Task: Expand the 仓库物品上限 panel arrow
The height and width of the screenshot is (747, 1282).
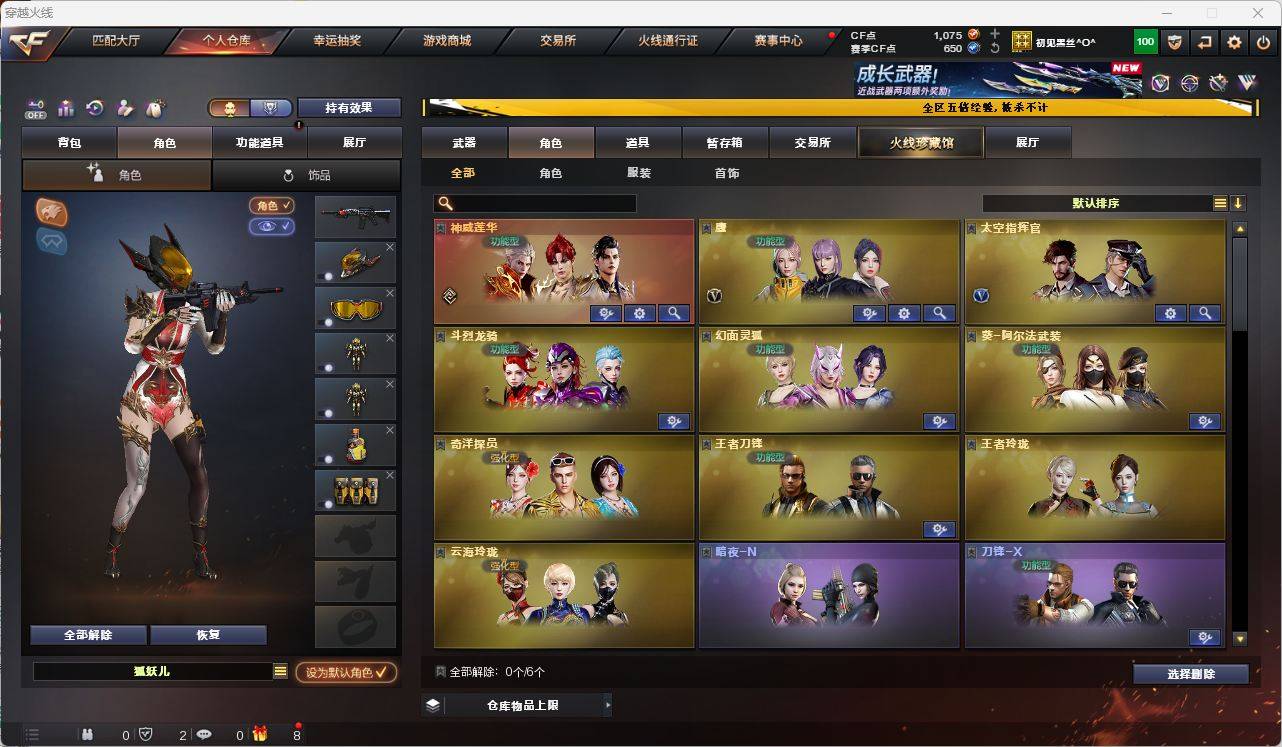Action: click(x=608, y=705)
